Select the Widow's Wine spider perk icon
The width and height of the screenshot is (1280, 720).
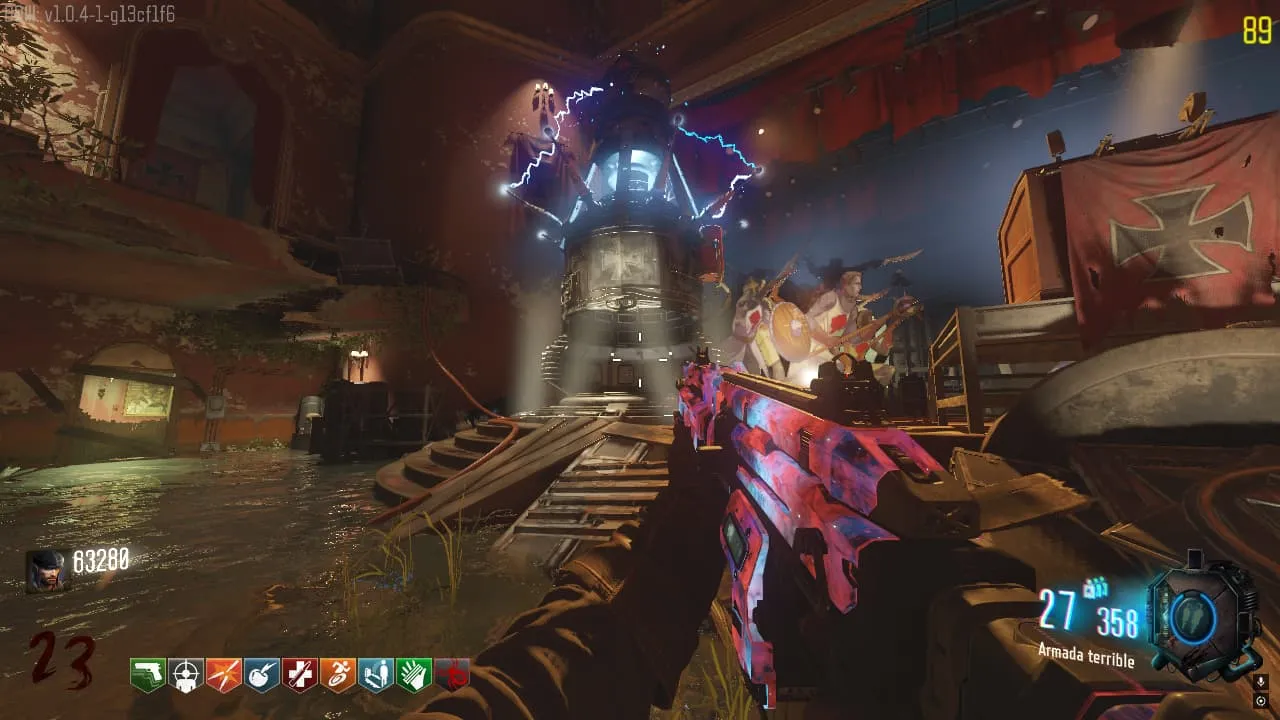coord(452,675)
